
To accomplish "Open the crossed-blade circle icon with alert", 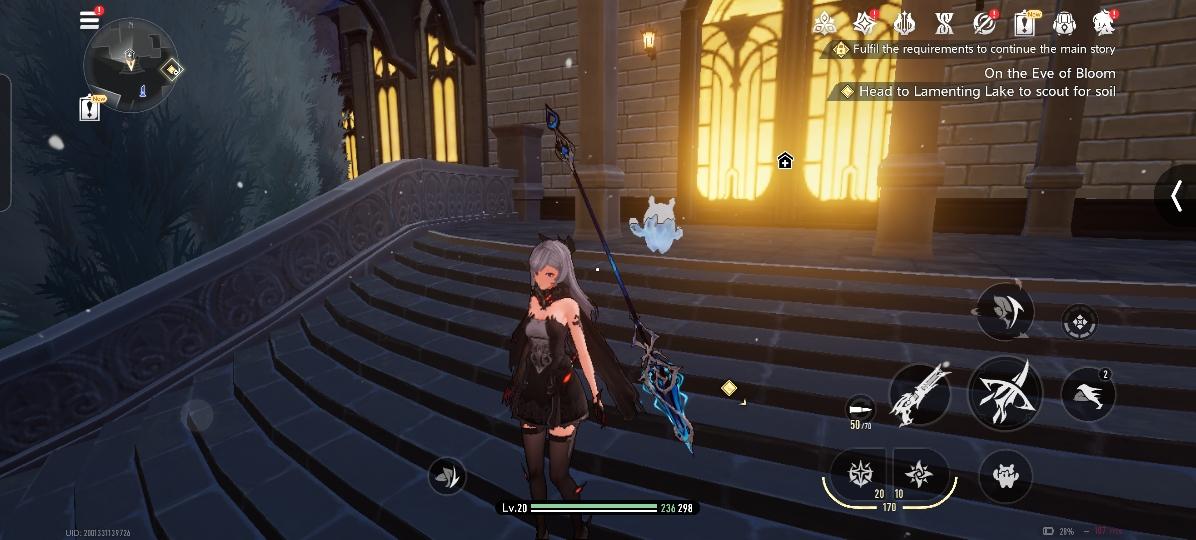I will 984,23.
